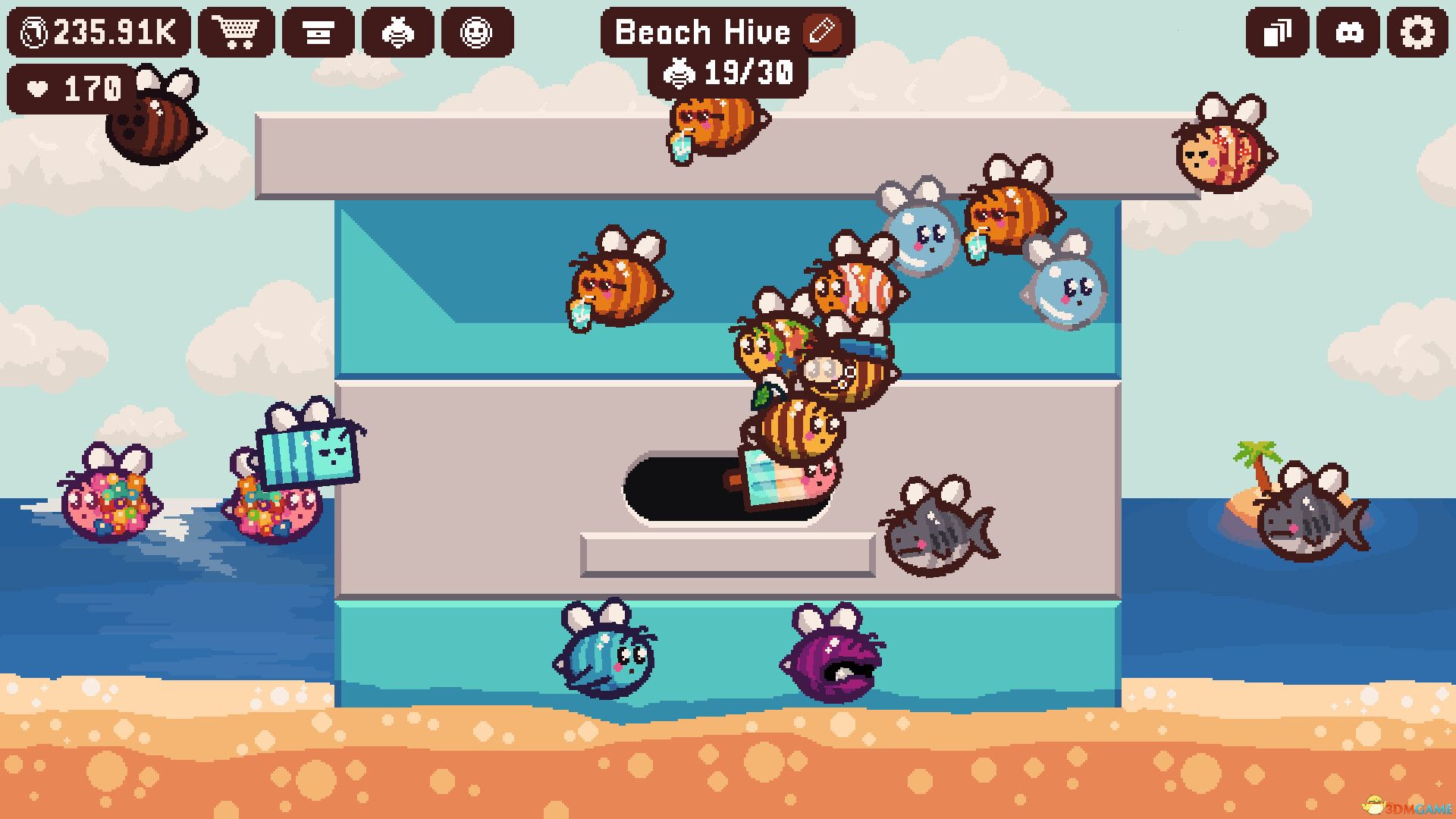Click the coin balance showing 235.91K
This screenshot has height=819, width=1456.
[x=99, y=32]
